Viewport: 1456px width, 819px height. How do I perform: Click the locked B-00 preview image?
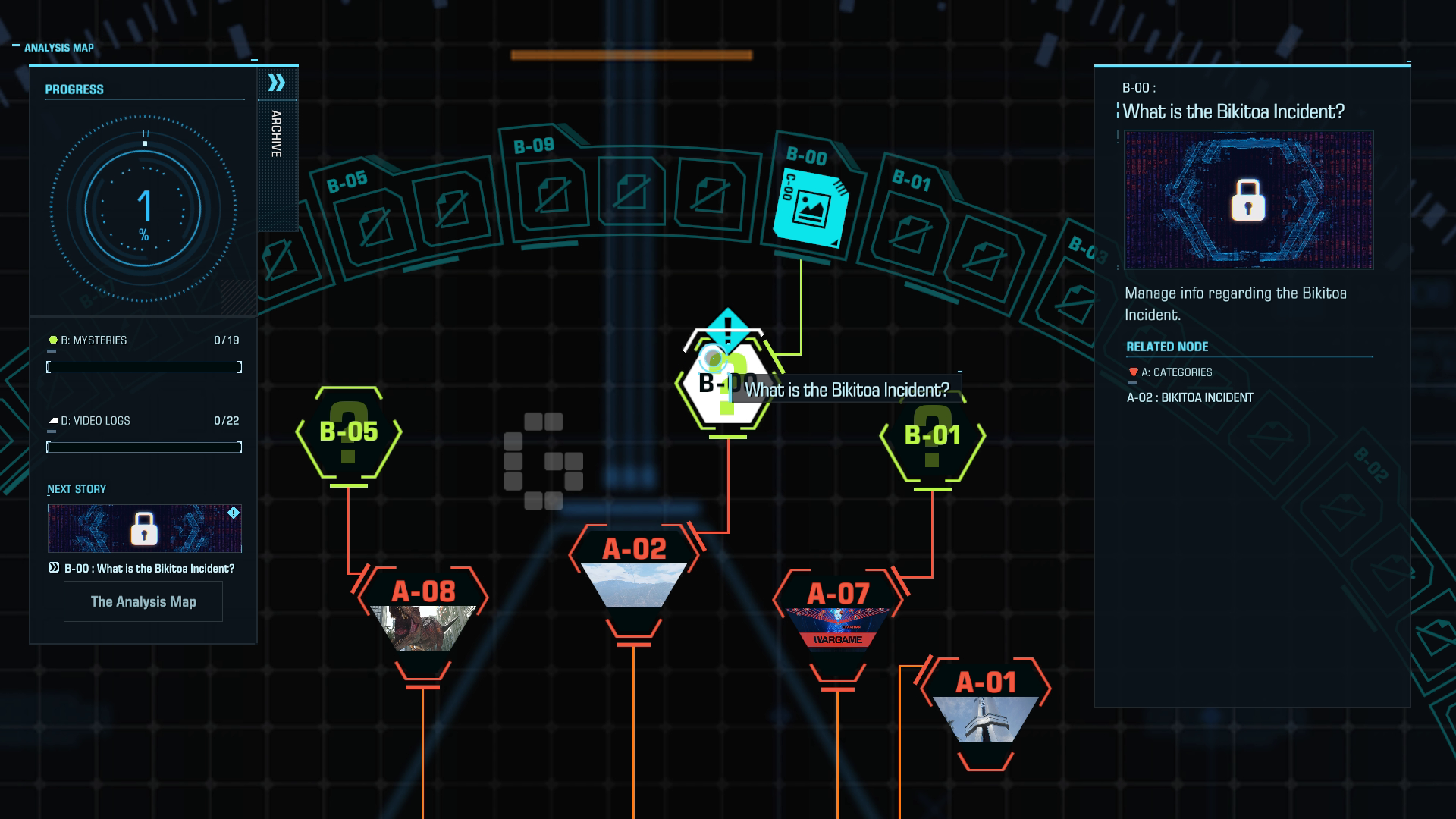pos(1248,197)
